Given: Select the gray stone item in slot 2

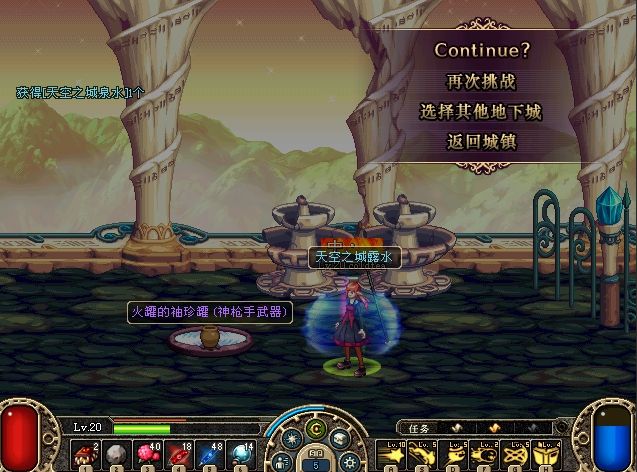Looking at the screenshot, I should tap(117, 455).
